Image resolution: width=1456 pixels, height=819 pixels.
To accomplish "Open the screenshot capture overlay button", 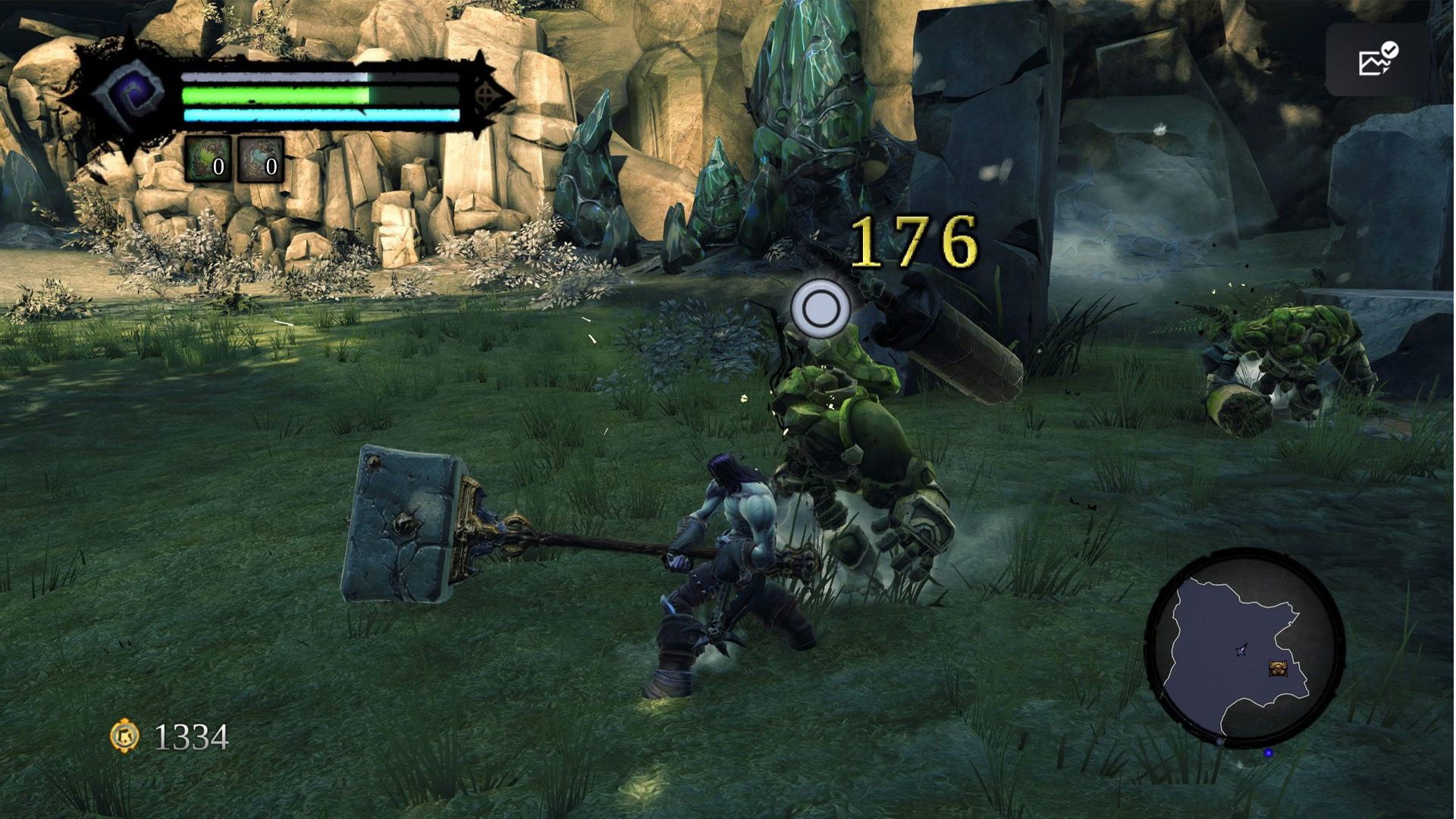I will (x=1376, y=60).
